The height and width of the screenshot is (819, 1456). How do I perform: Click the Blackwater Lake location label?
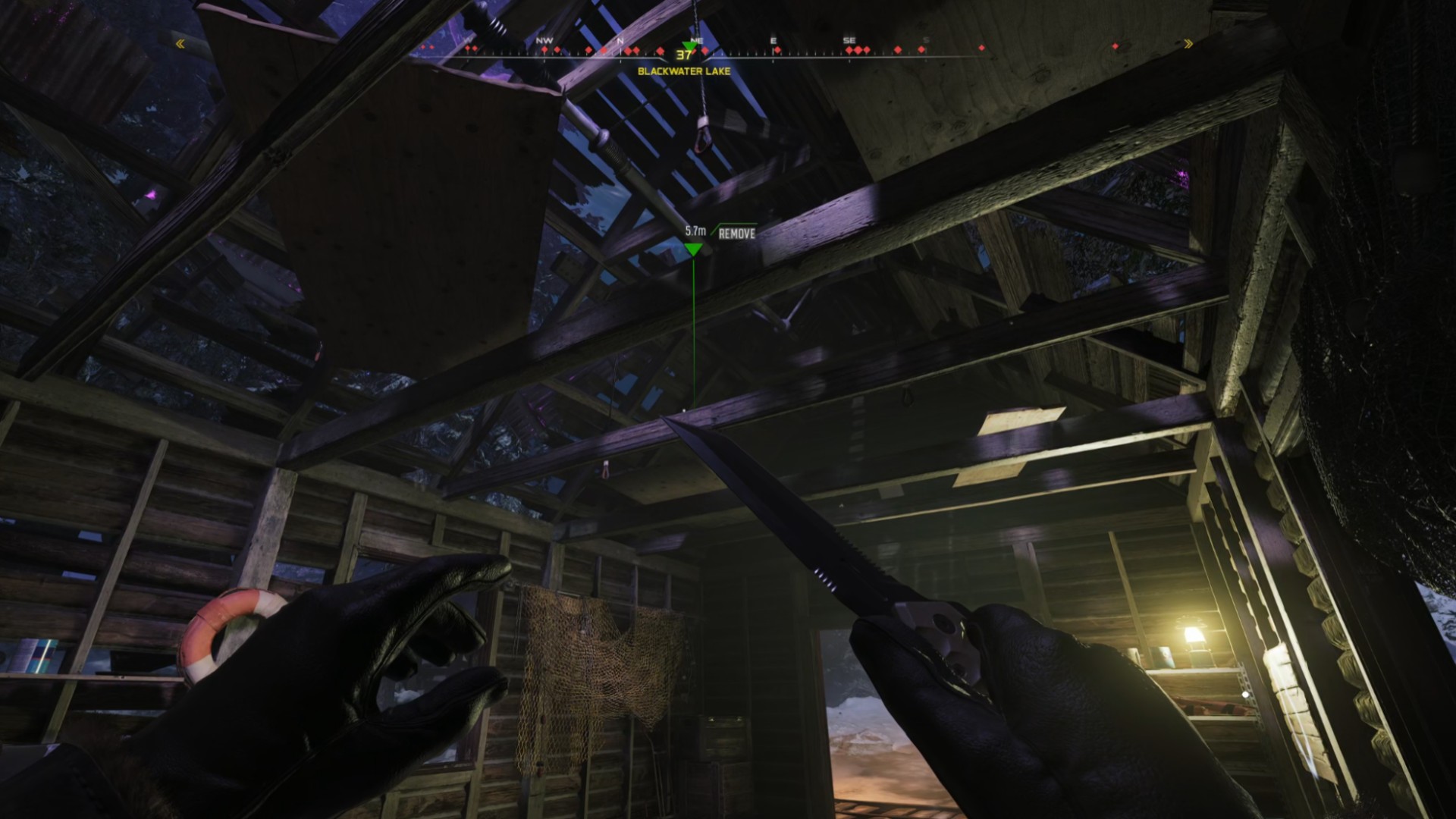(x=684, y=70)
